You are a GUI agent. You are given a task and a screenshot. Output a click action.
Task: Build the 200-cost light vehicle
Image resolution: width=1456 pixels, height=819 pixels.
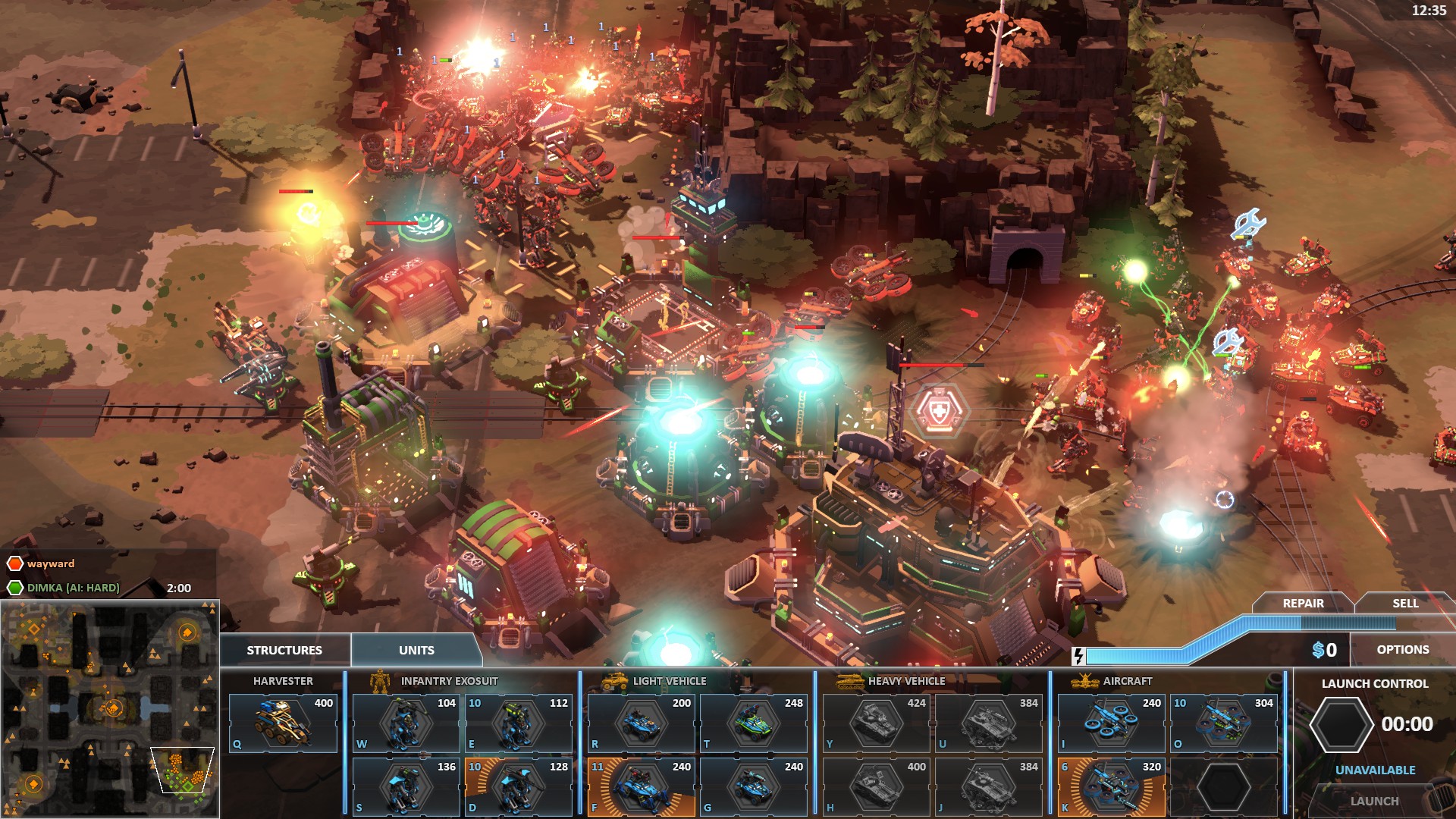pos(641,723)
